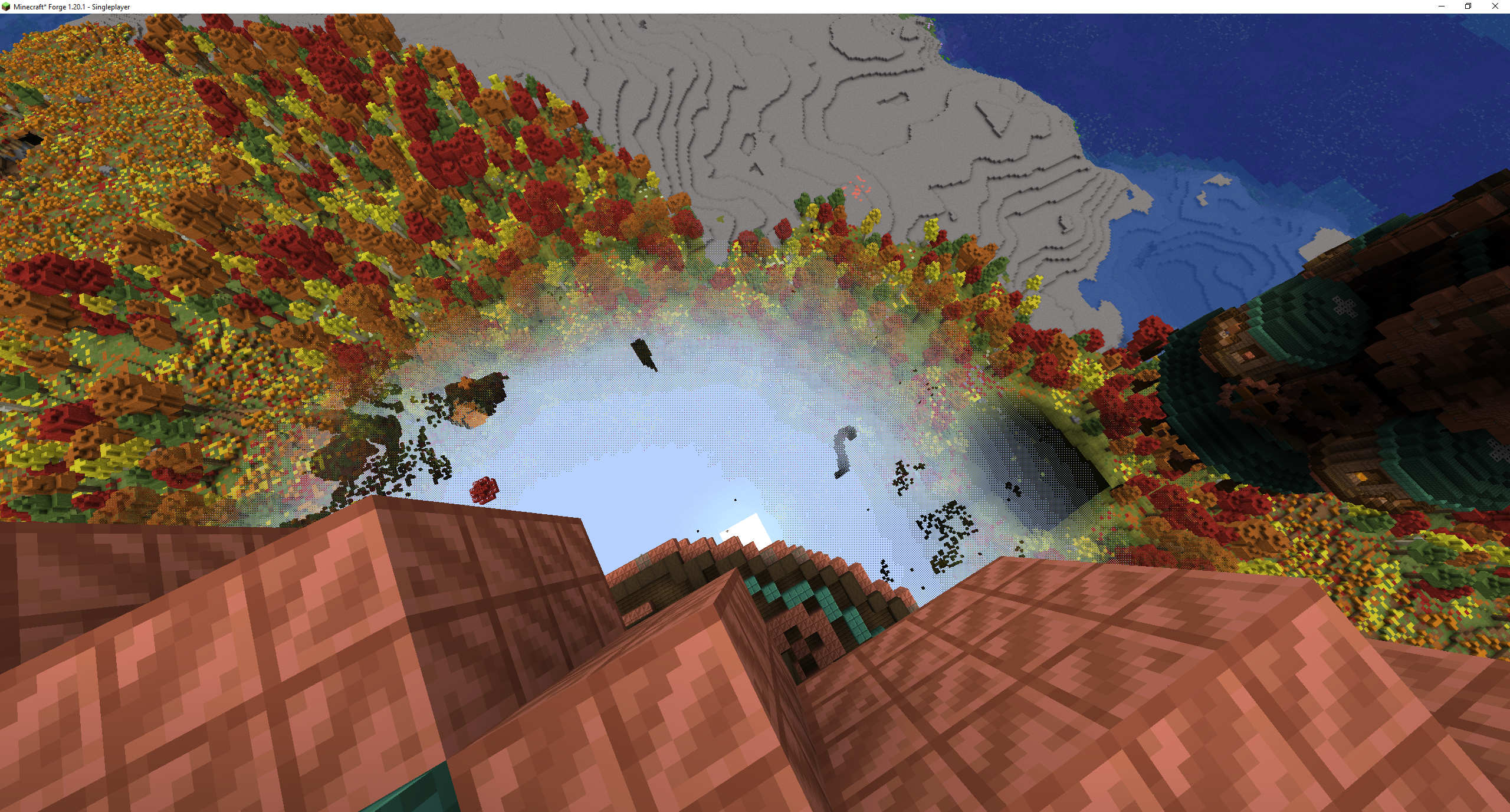Restore down the Minecraft window
This screenshot has width=1510, height=812.
pos(1468,6)
